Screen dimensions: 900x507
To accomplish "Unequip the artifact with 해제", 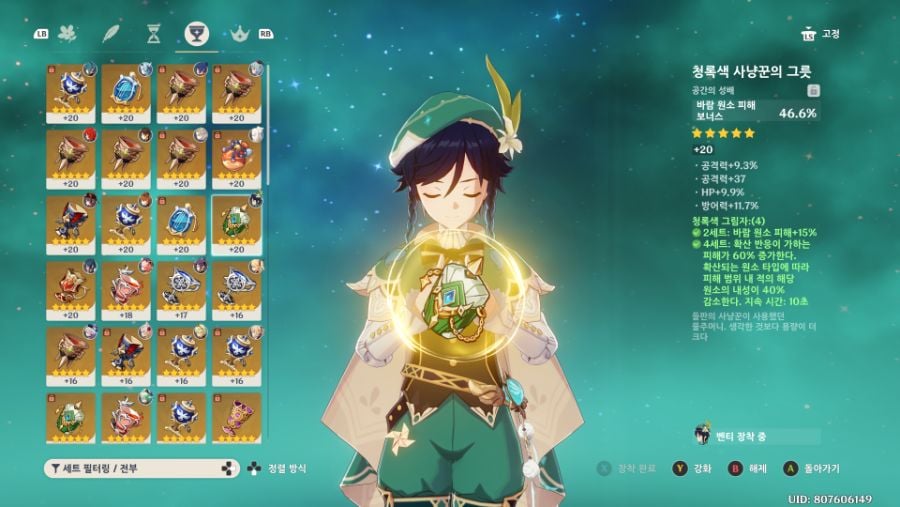I will (750, 468).
